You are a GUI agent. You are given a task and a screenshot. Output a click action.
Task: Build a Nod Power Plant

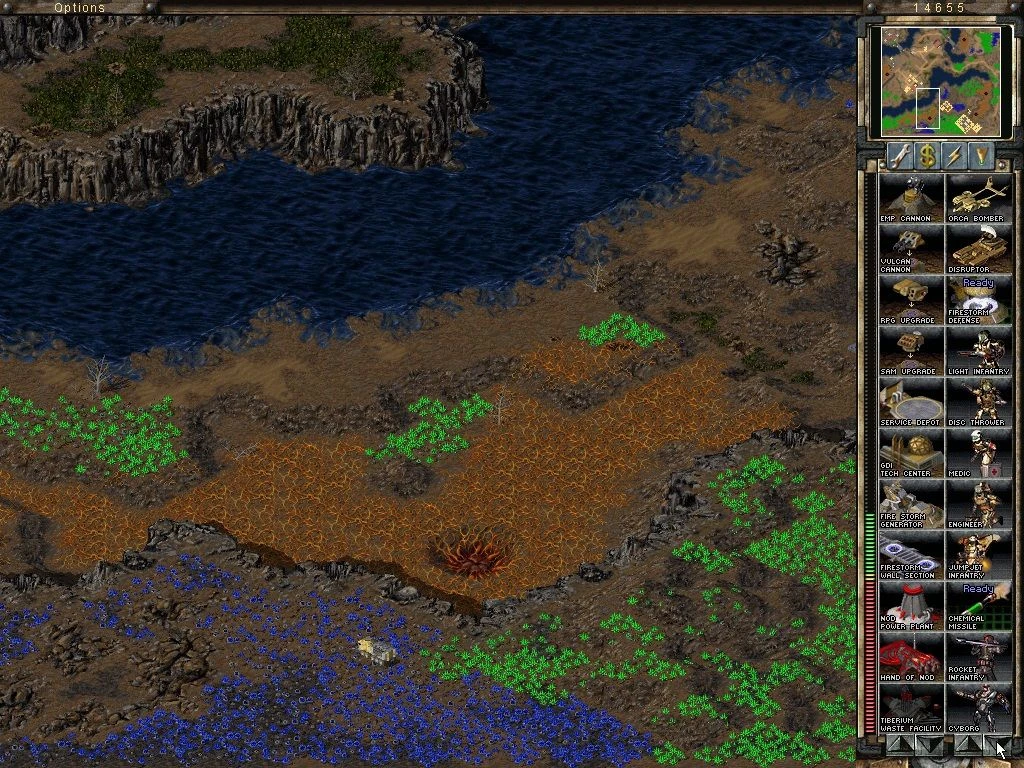(x=910, y=606)
